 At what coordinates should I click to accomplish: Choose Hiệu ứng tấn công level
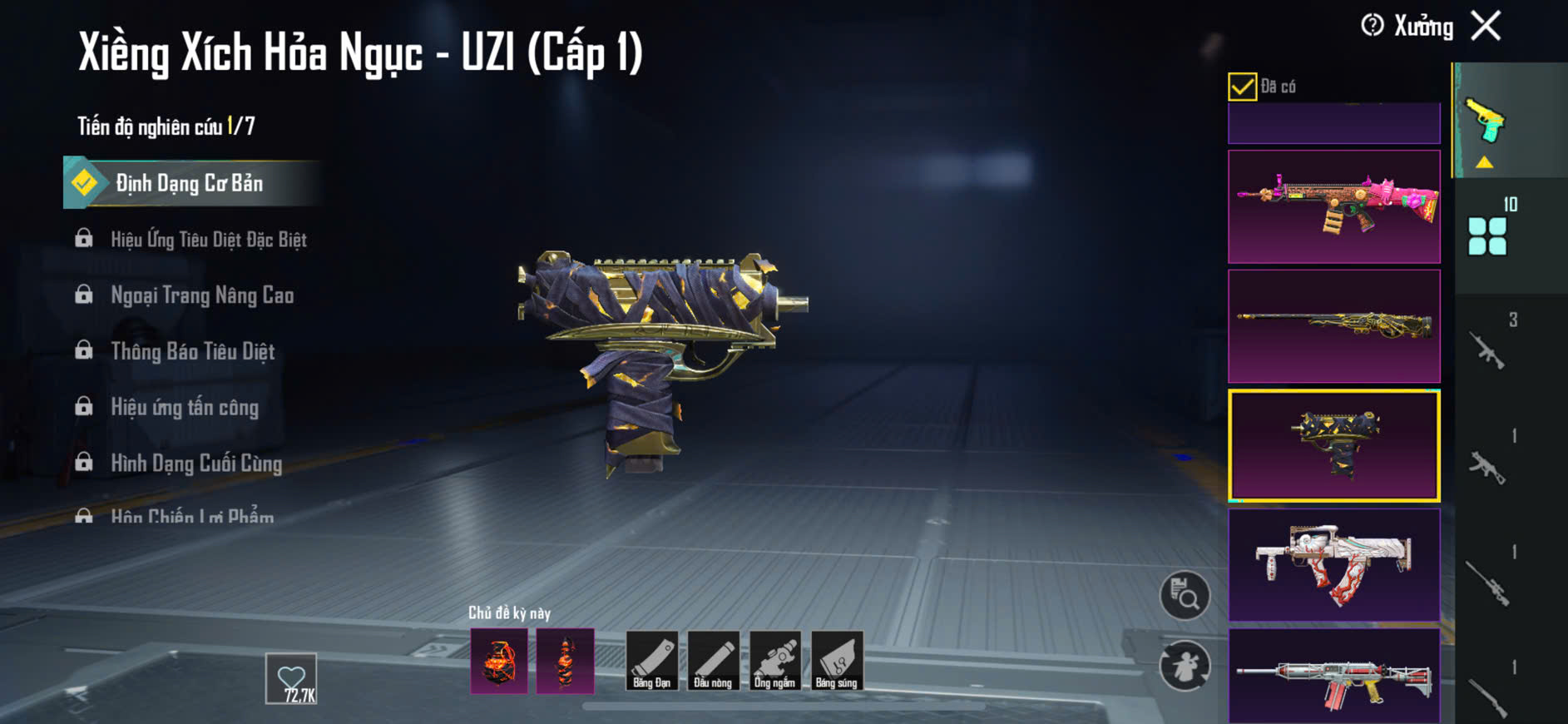(x=184, y=407)
